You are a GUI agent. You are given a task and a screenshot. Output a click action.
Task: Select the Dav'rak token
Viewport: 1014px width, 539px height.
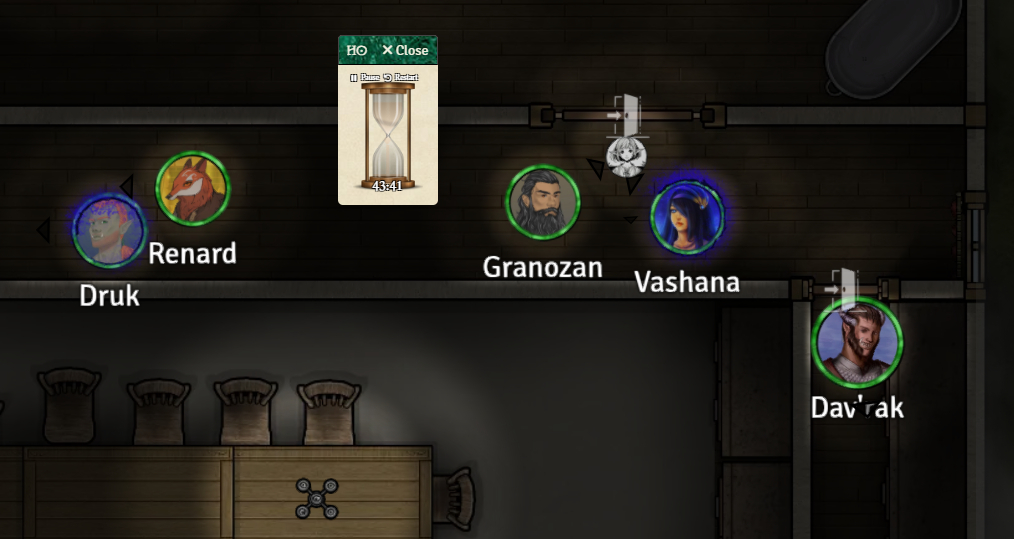click(857, 342)
